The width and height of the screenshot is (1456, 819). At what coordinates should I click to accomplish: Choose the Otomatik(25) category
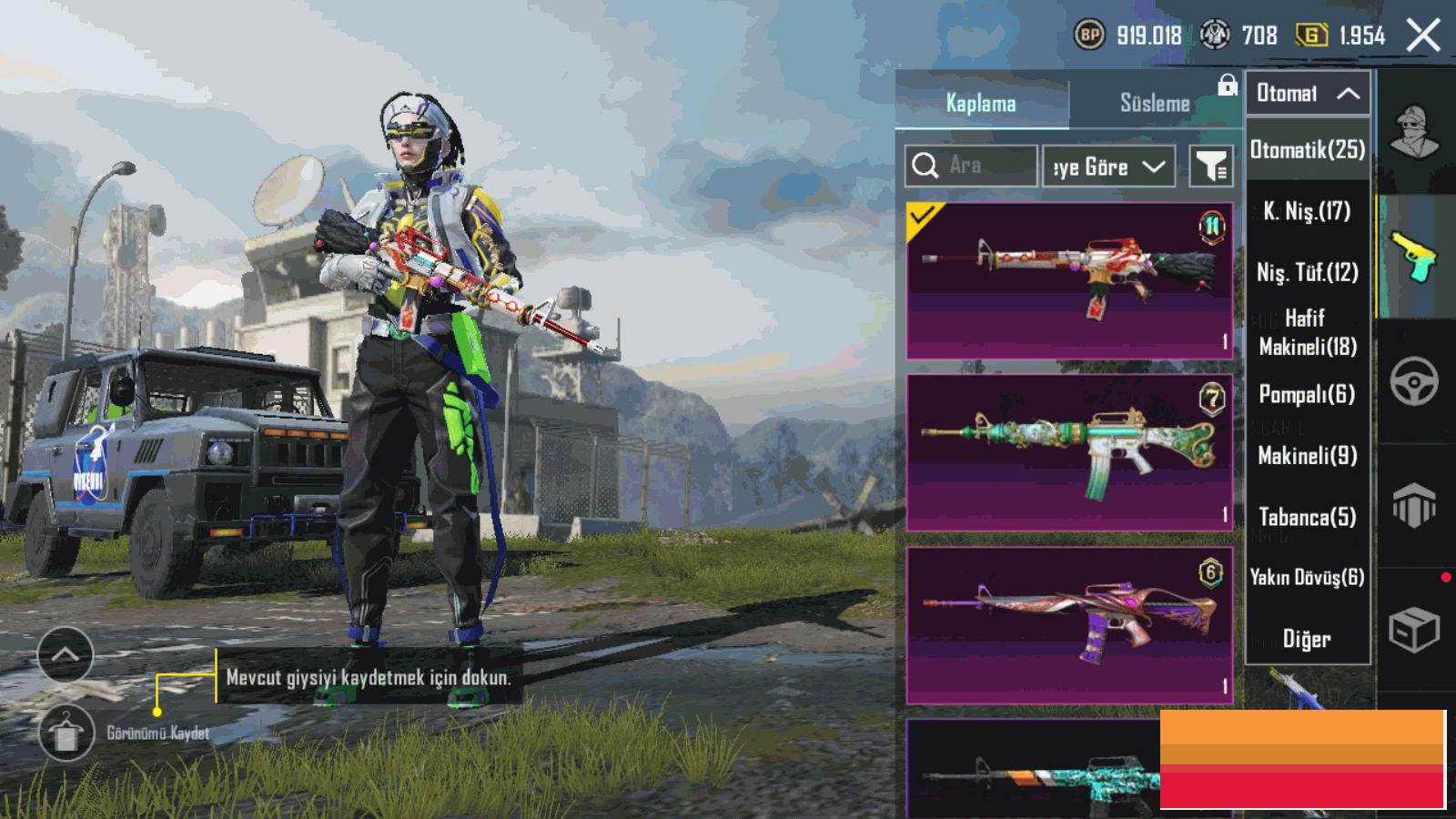coord(1308,149)
